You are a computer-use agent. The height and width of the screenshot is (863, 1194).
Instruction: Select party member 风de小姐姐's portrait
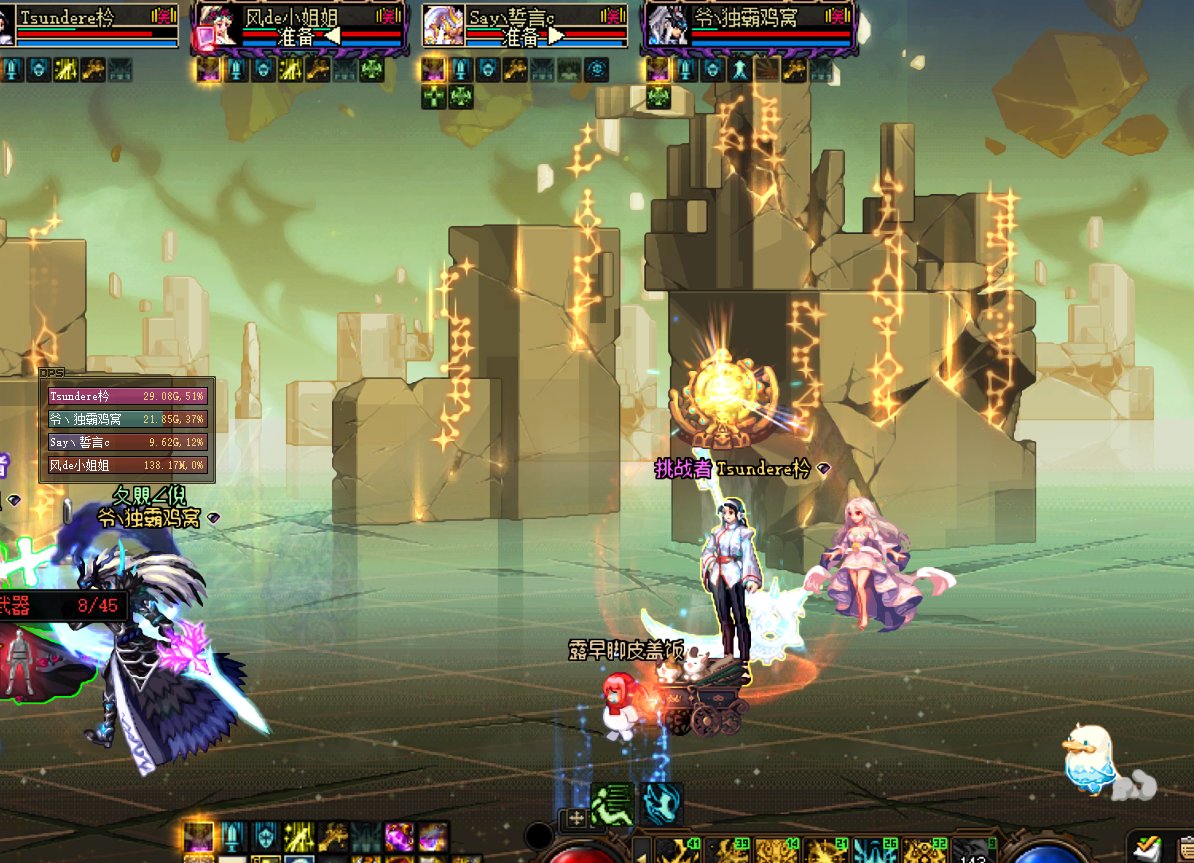[215, 26]
